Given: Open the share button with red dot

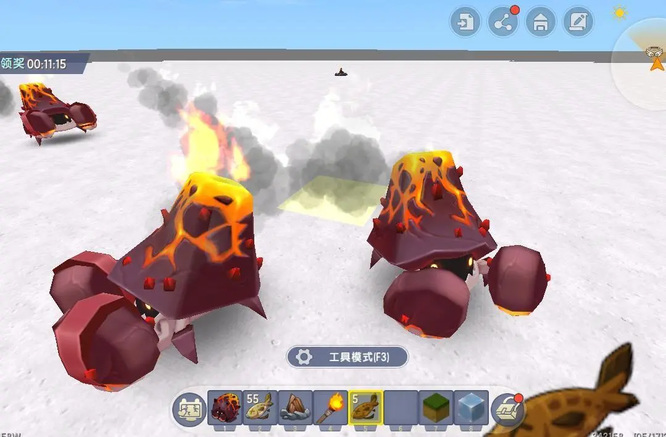Looking at the screenshot, I should tap(503, 21).
